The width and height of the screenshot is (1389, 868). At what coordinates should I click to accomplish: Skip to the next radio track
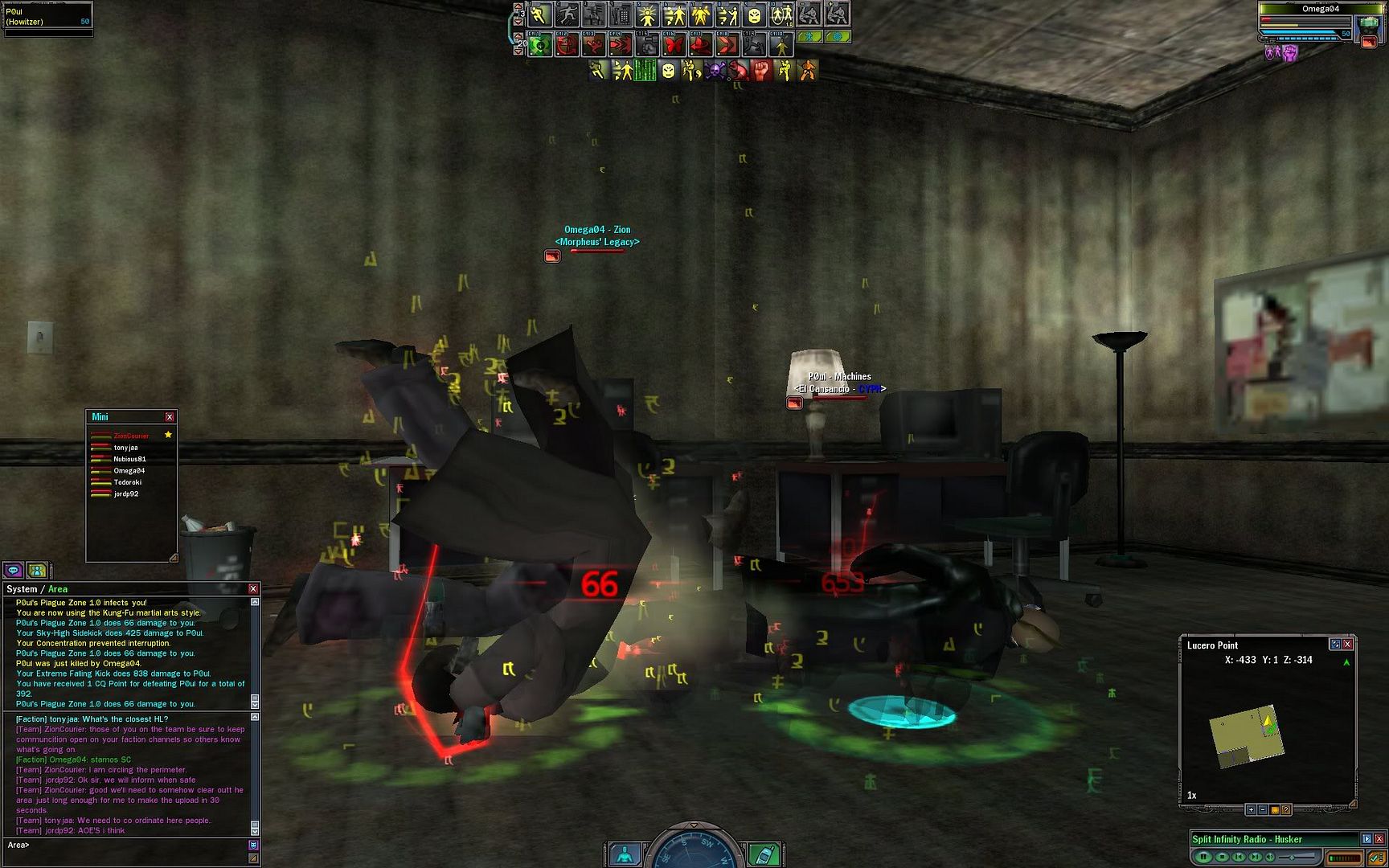1255,857
